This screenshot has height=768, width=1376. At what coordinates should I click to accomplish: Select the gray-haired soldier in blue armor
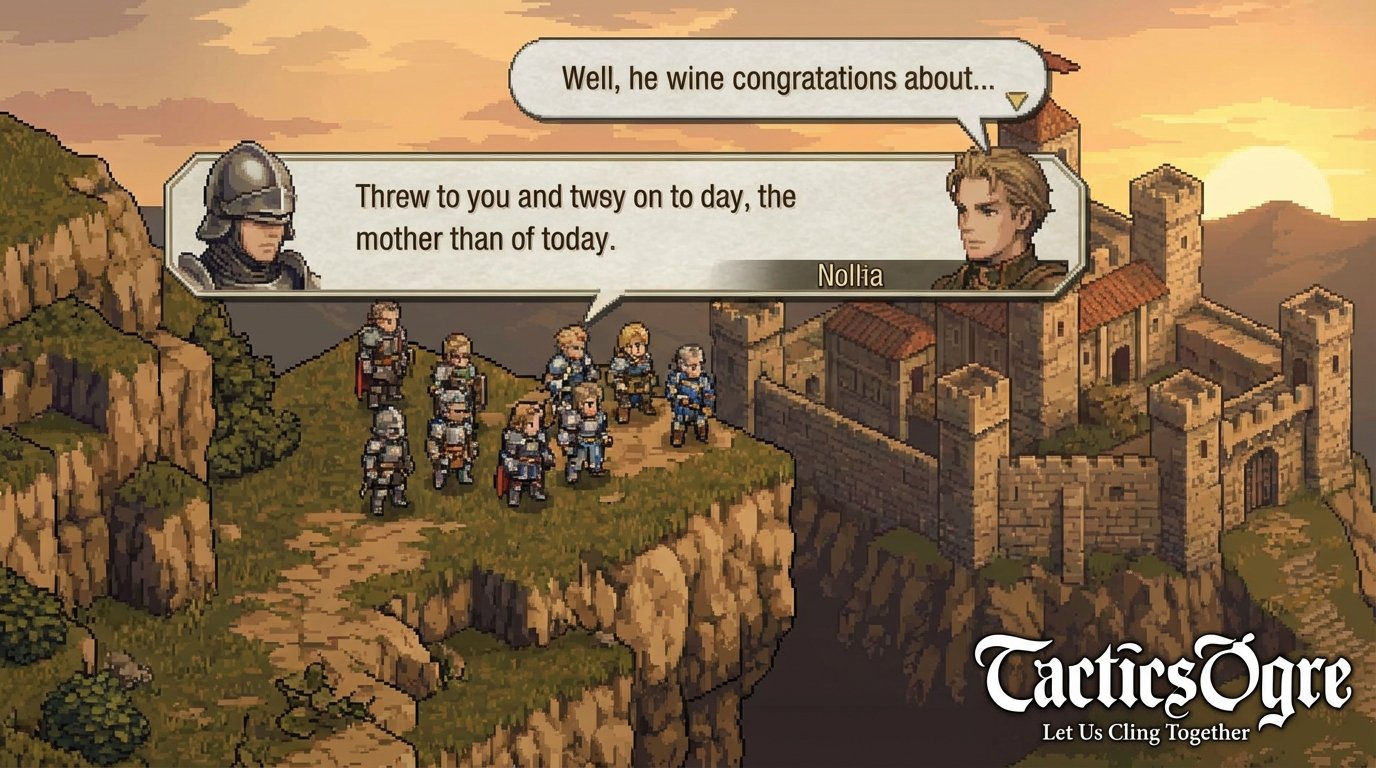(x=689, y=385)
